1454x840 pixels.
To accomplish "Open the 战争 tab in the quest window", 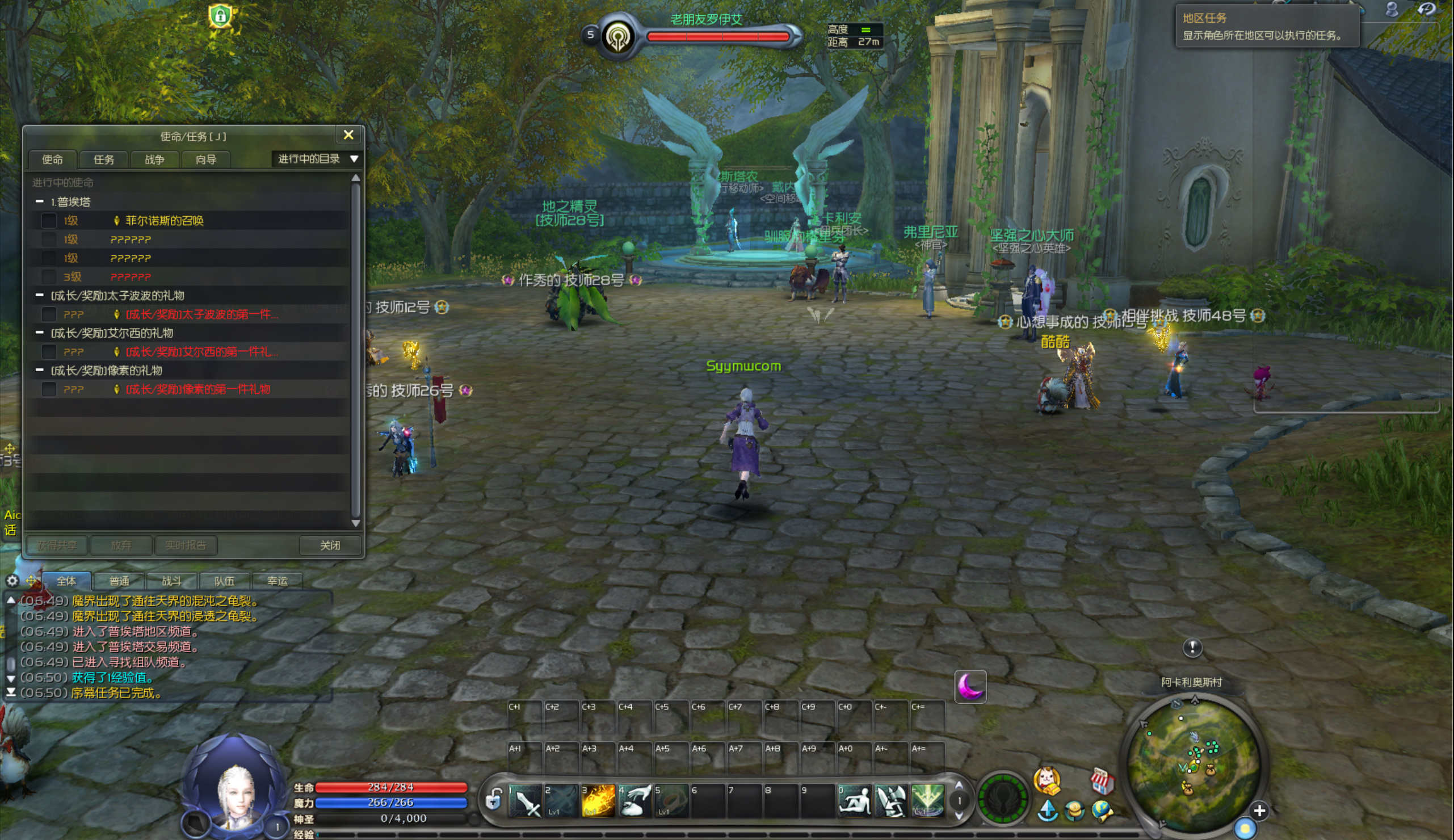I will [154, 159].
